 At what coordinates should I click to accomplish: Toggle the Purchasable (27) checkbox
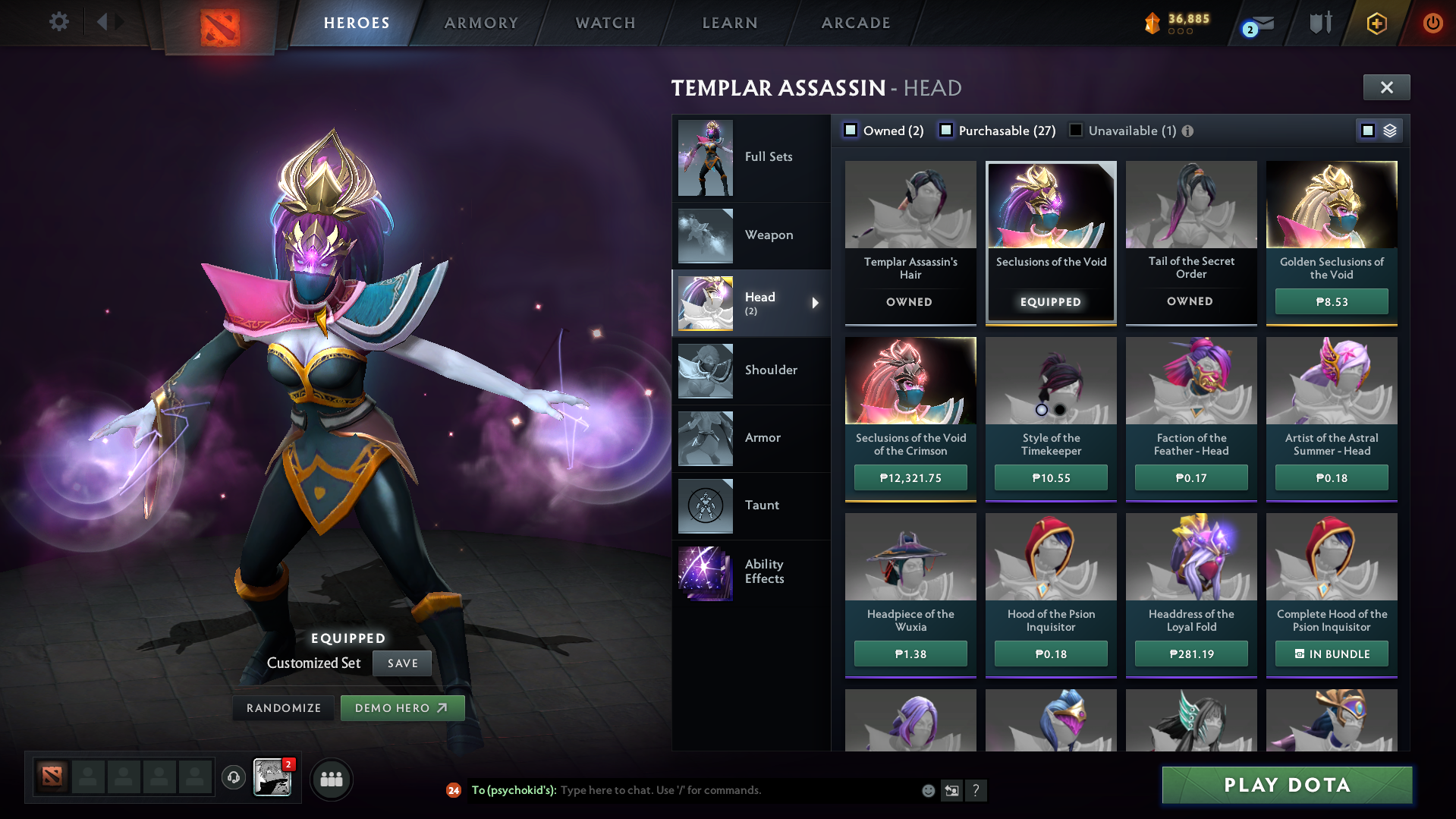point(946,130)
